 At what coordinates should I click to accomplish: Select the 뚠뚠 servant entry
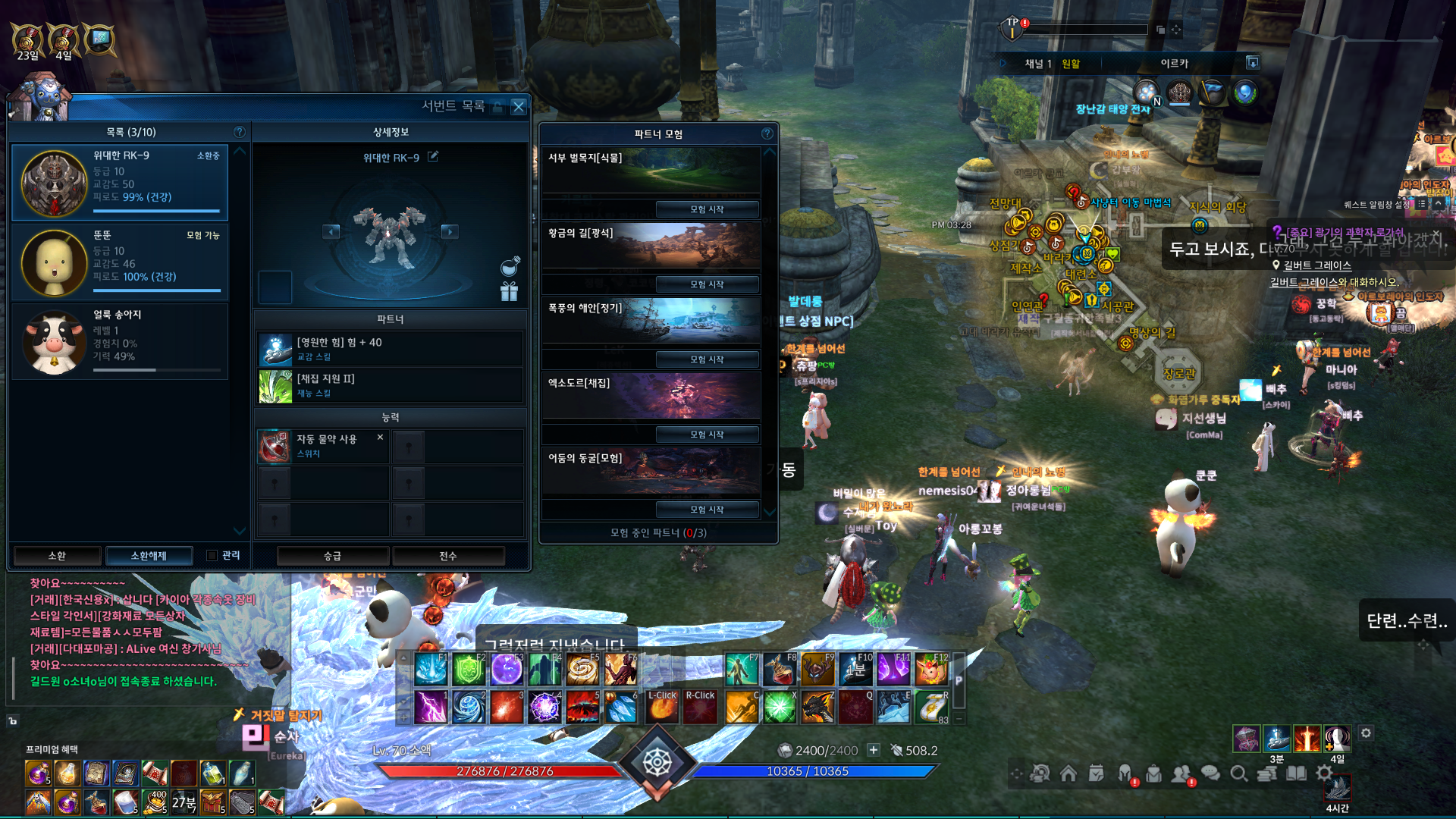click(x=121, y=262)
